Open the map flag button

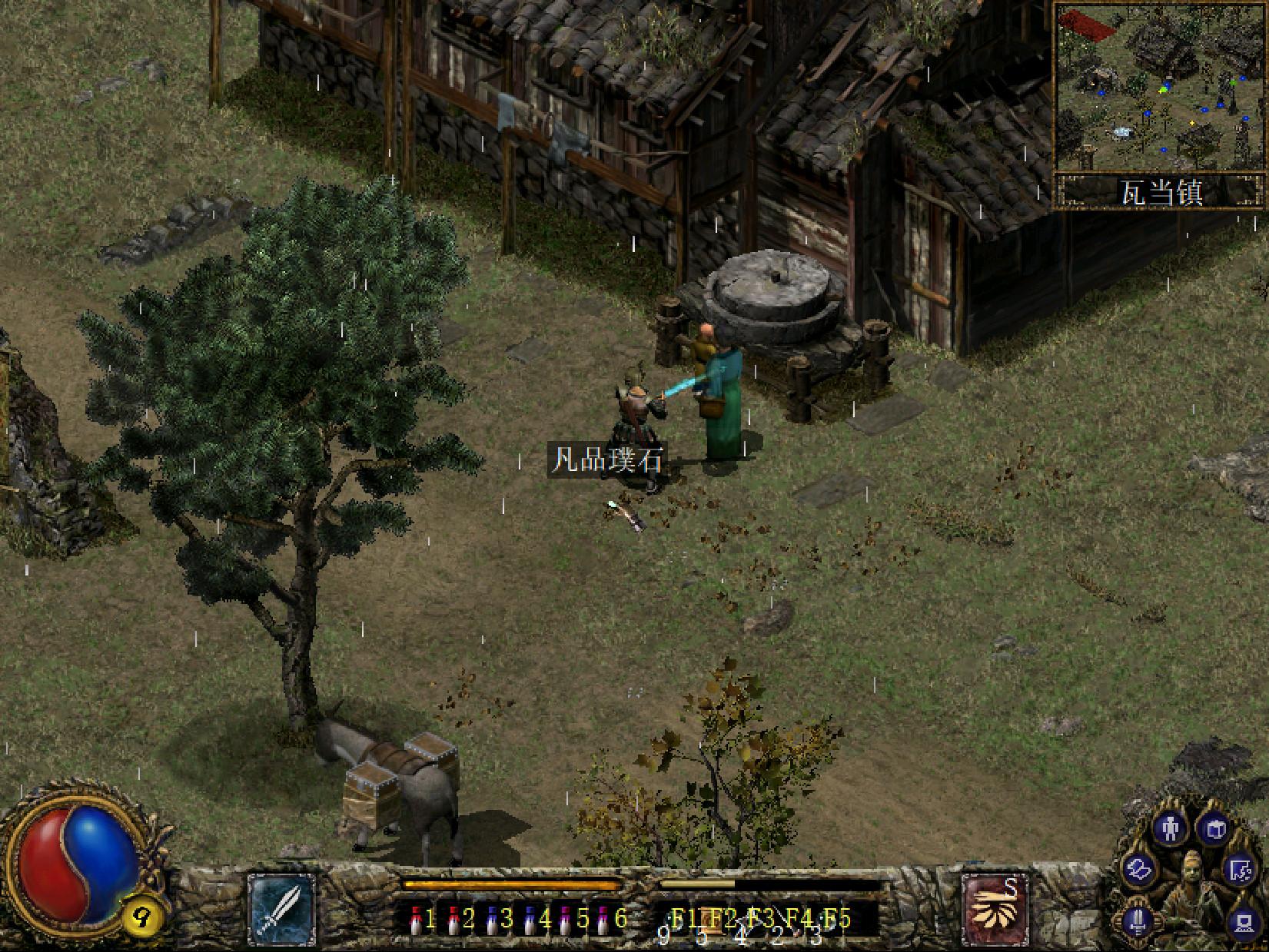pos(1240,871)
